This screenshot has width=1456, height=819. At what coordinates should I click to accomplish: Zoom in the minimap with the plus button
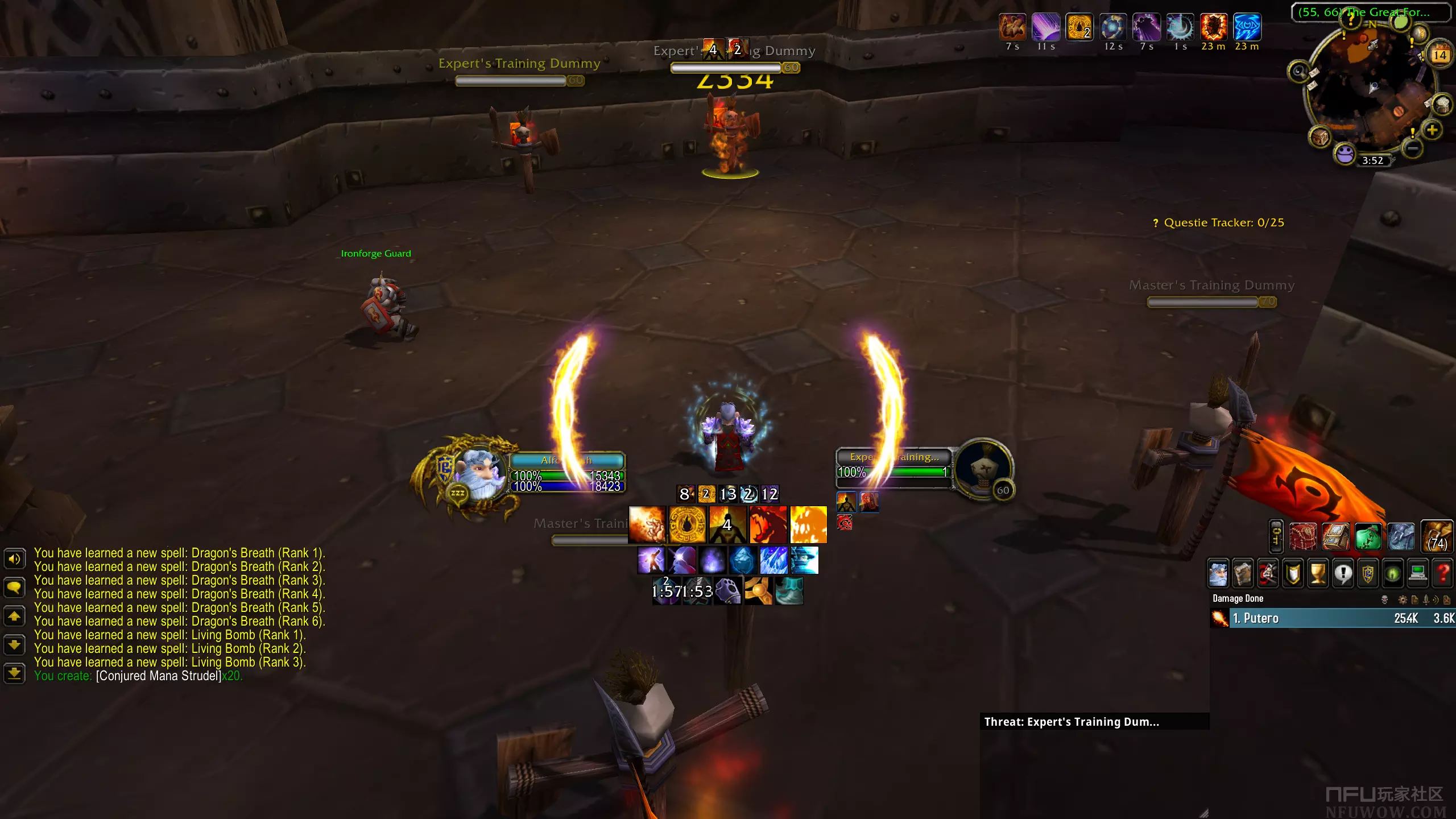(x=1432, y=130)
